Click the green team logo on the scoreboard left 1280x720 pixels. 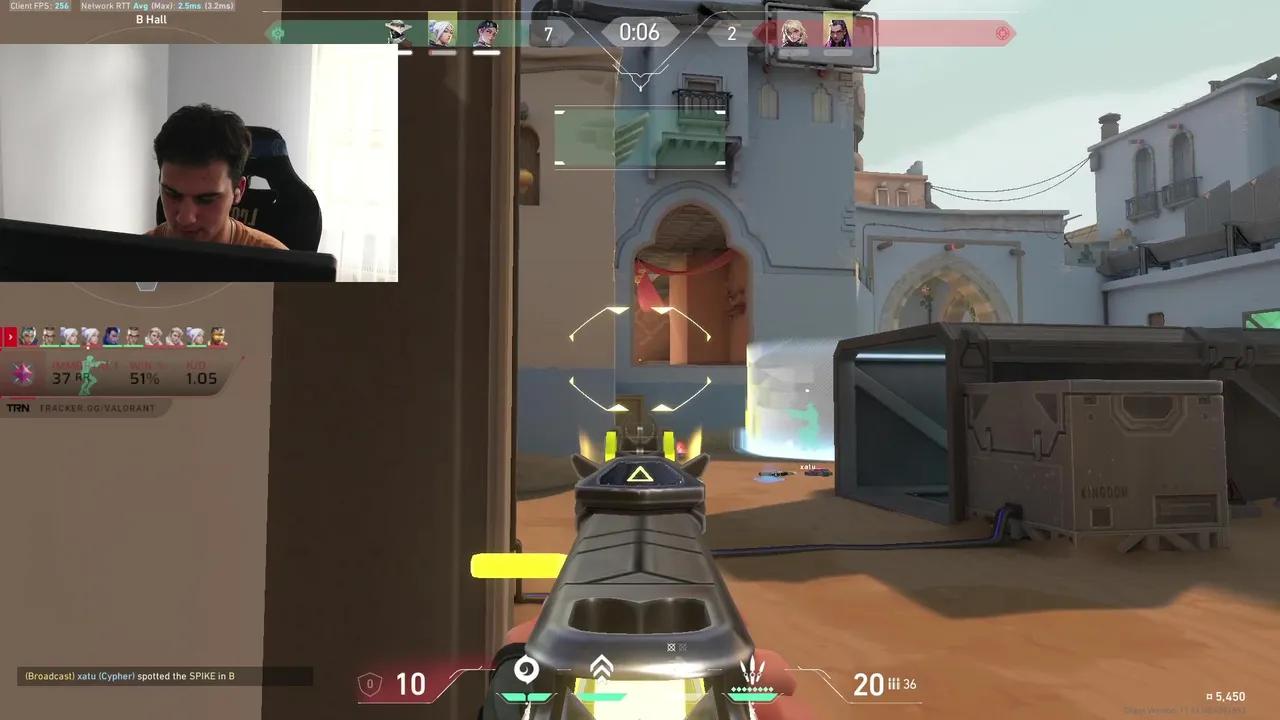coord(278,33)
